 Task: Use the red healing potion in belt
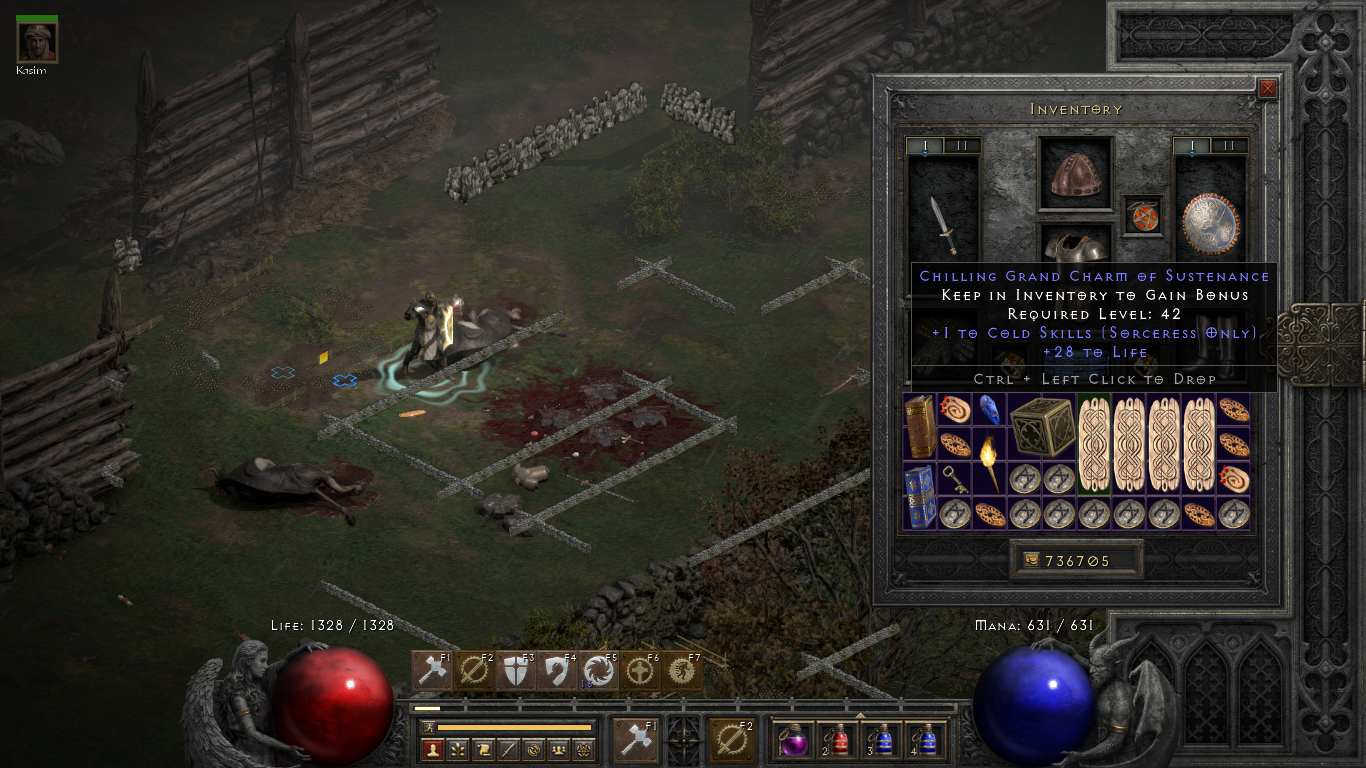pos(838,741)
